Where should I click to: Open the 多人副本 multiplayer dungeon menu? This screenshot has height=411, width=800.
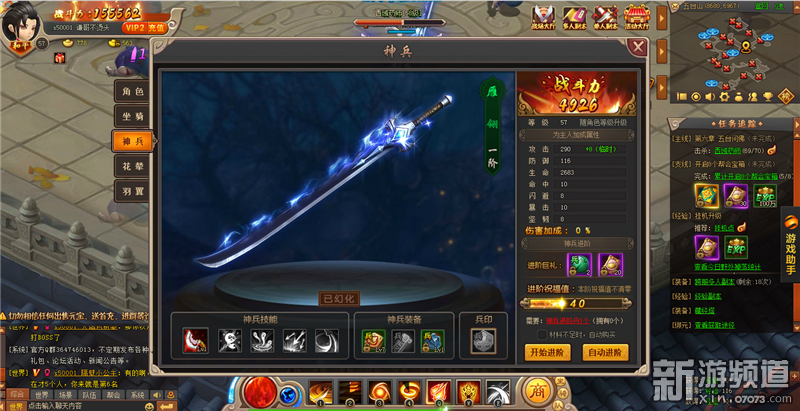click(575, 16)
